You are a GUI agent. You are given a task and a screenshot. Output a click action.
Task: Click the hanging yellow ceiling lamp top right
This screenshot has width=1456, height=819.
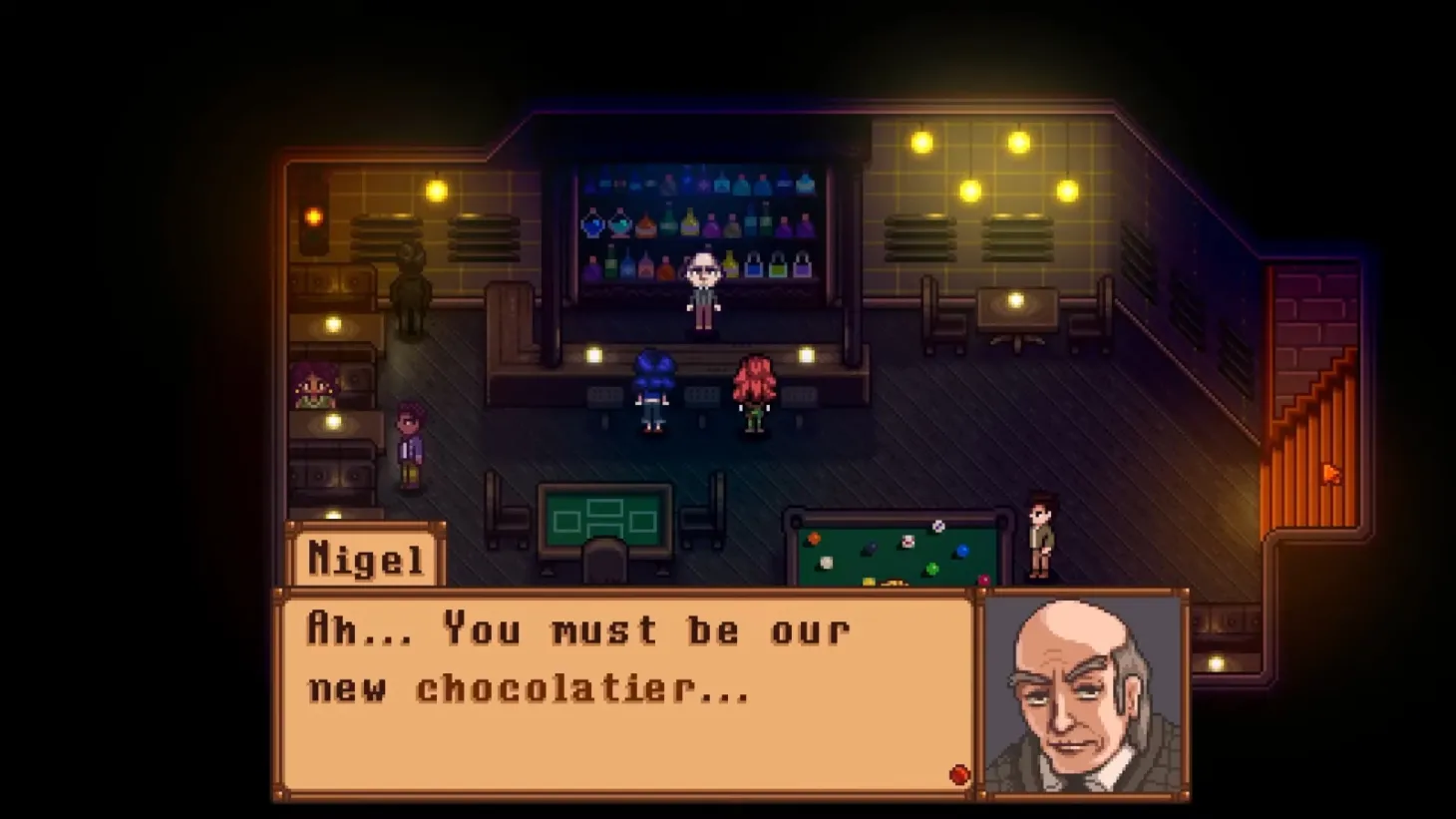(1017, 143)
